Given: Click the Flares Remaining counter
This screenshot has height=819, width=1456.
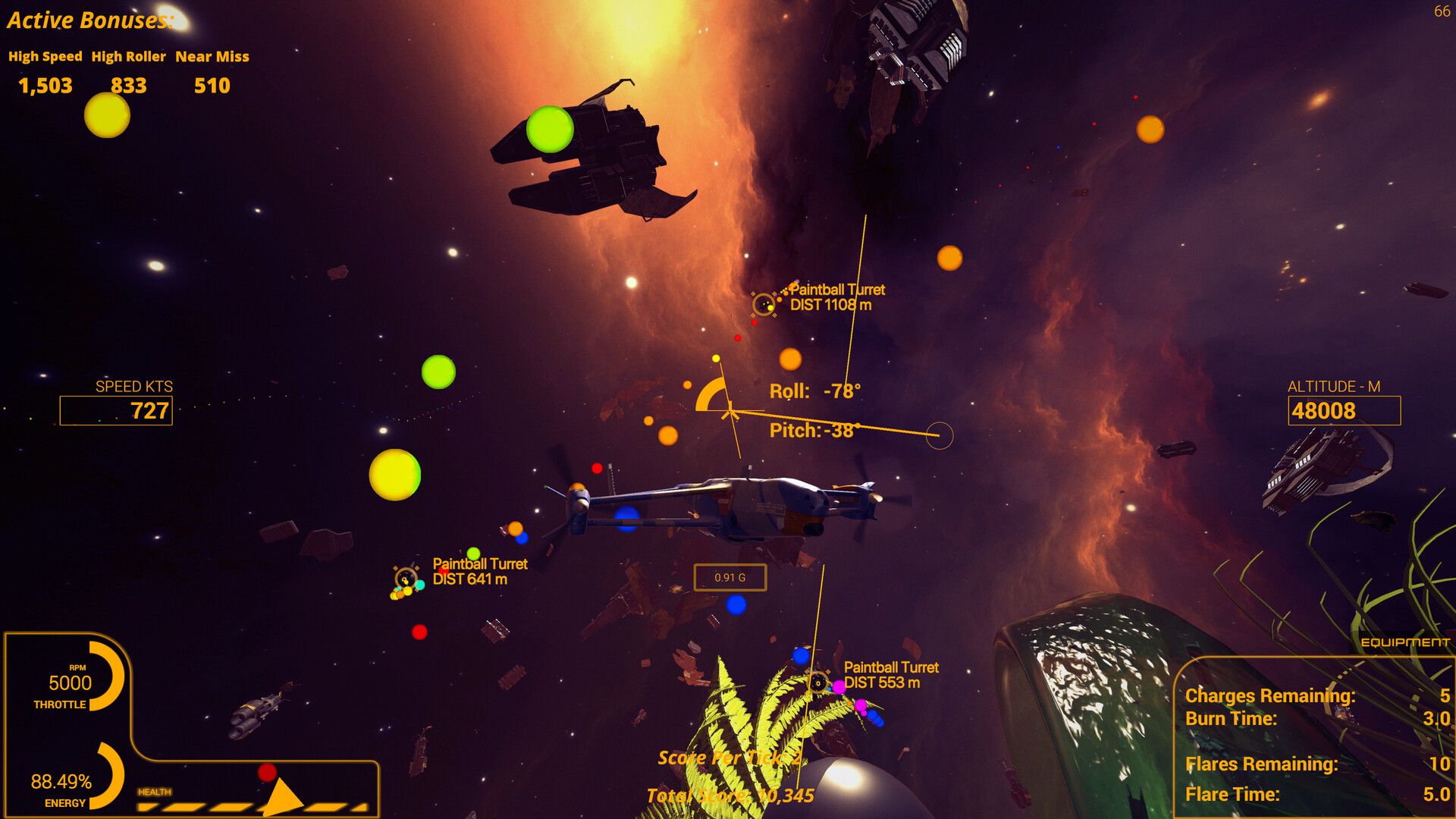Looking at the screenshot, I should click(x=1263, y=764).
